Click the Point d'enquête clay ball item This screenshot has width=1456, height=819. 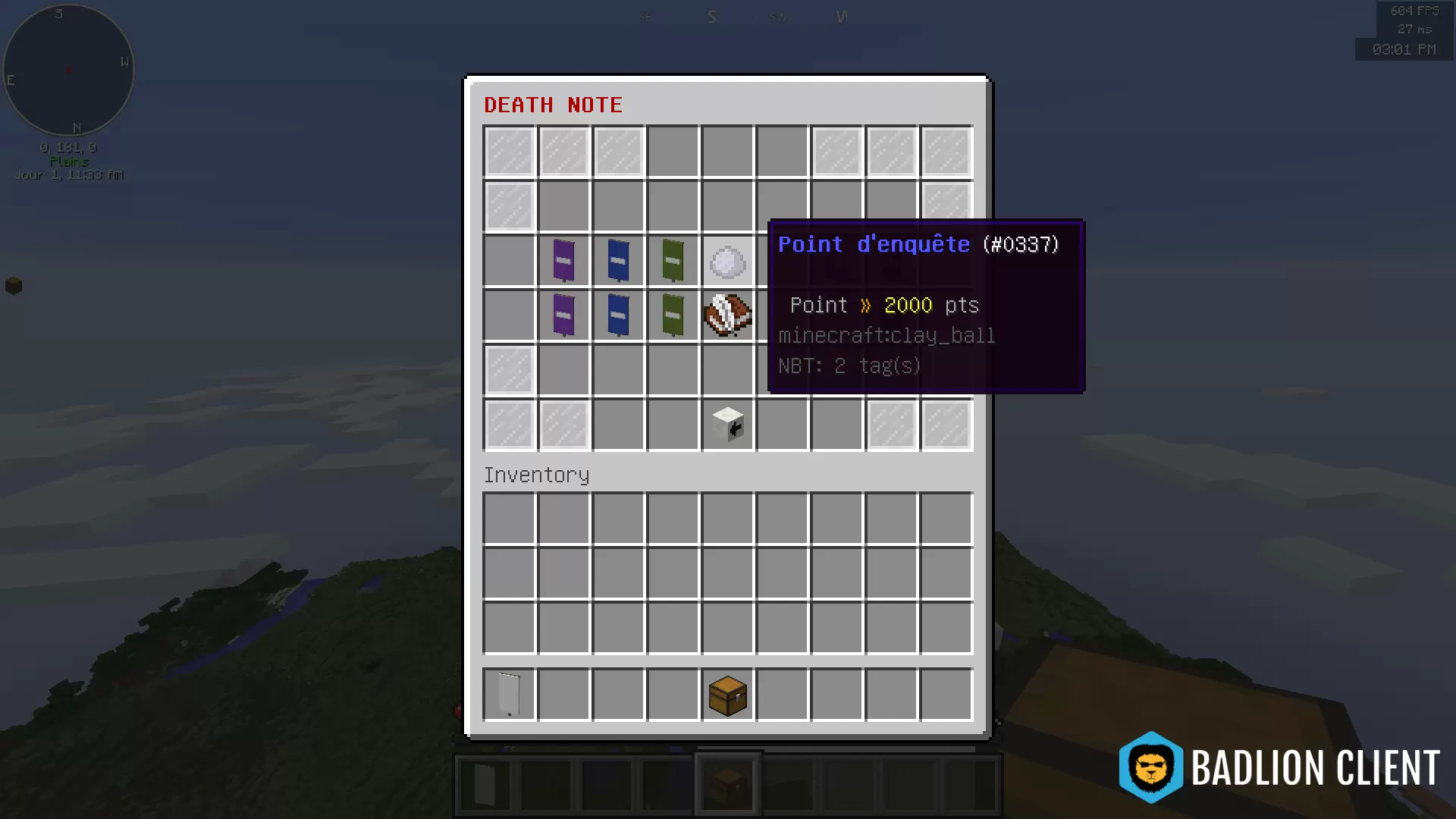[x=727, y=261]
